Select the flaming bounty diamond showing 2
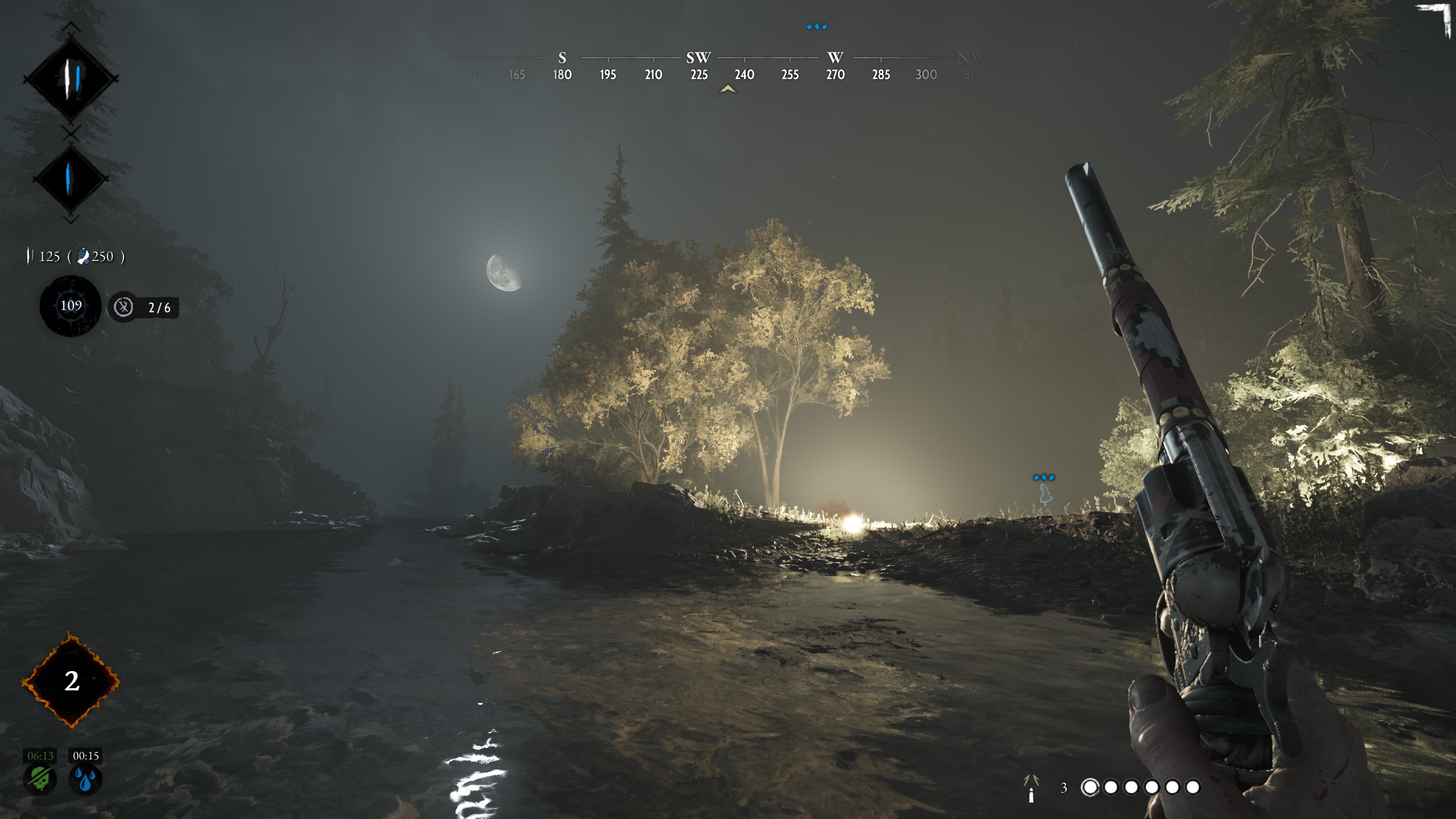The image size is (1456, 819). click(71, 680)
